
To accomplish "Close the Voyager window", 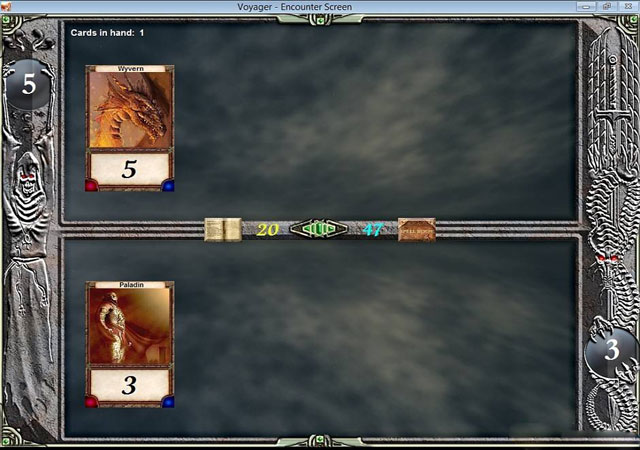I will 627,6.
